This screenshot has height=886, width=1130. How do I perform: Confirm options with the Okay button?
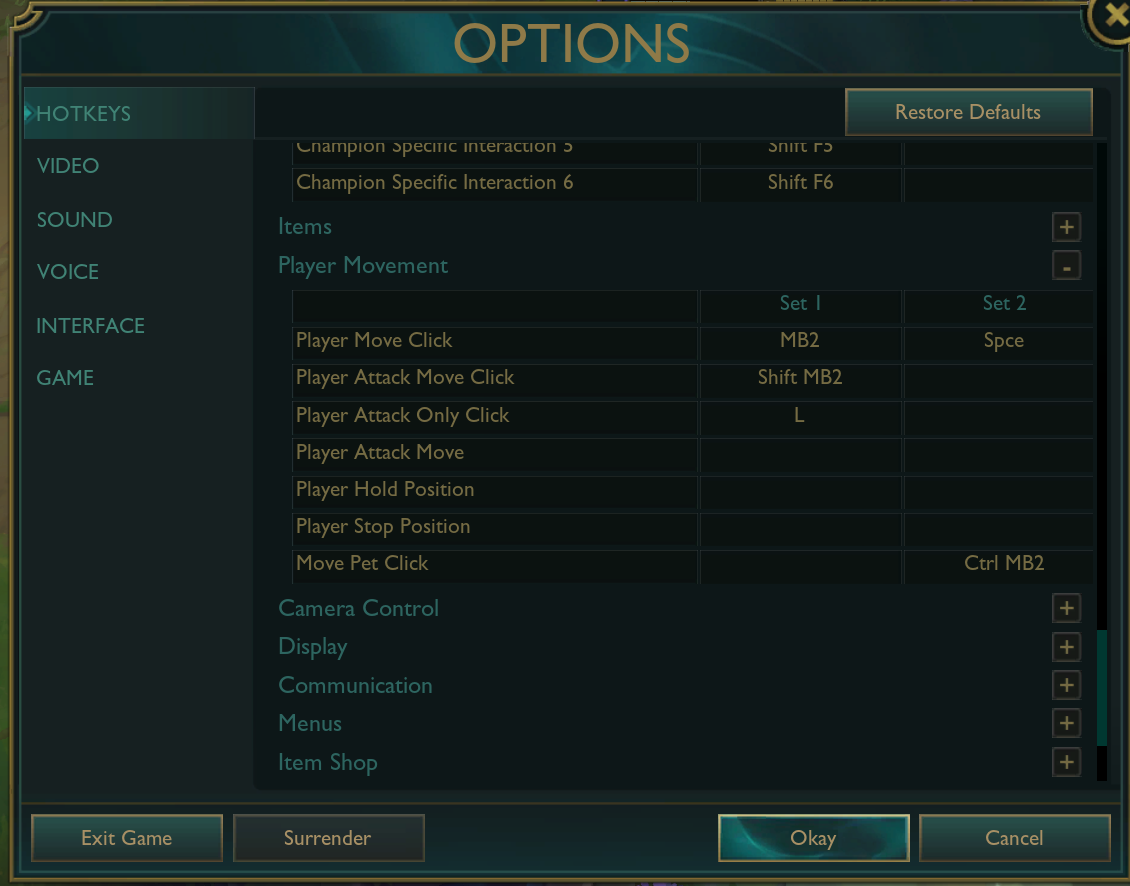[x=813, y=838]
